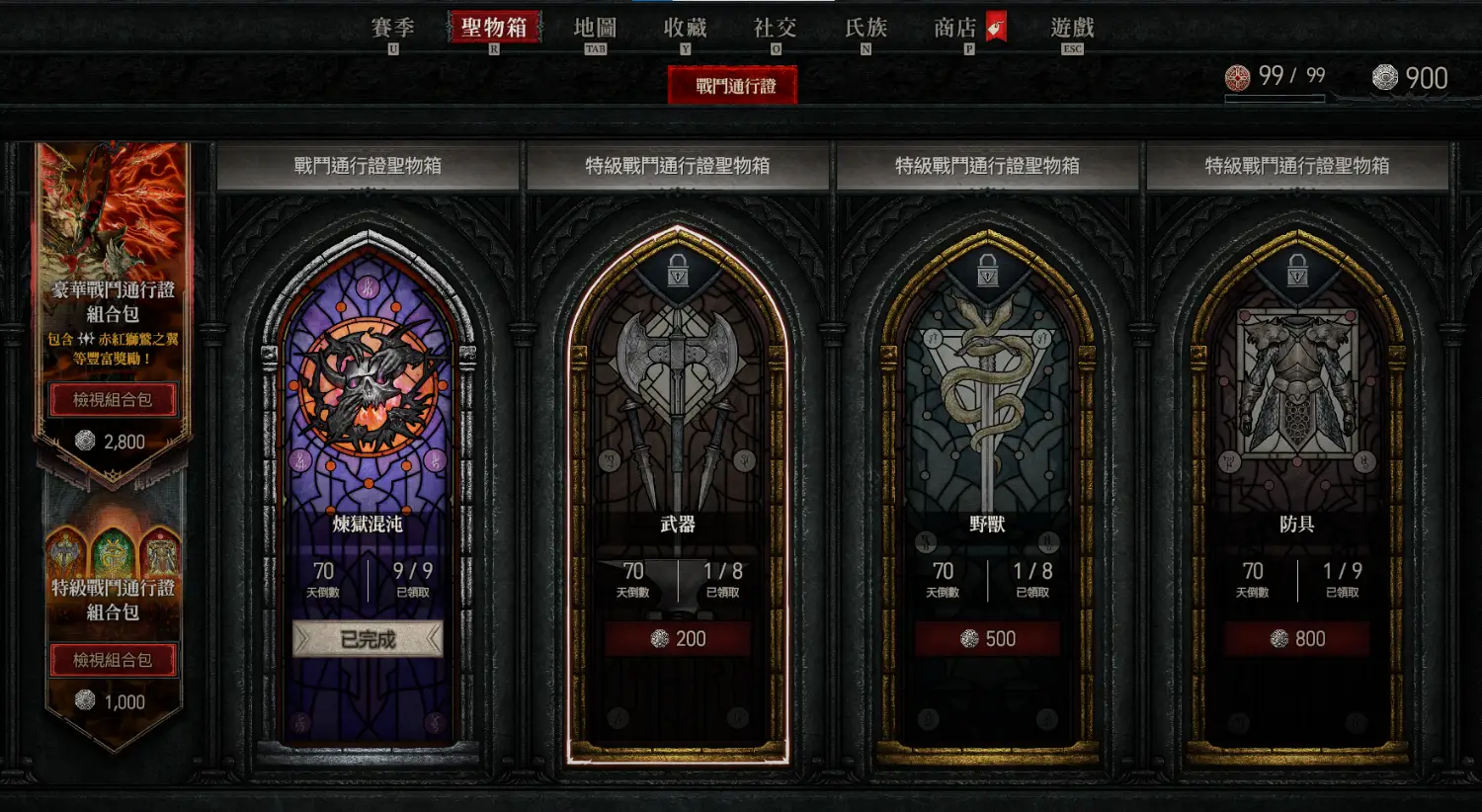Open the 商店 shop tab
The width and height of the screenshot is (1482, 812).
pyautogui.click(x=955, y=28)
